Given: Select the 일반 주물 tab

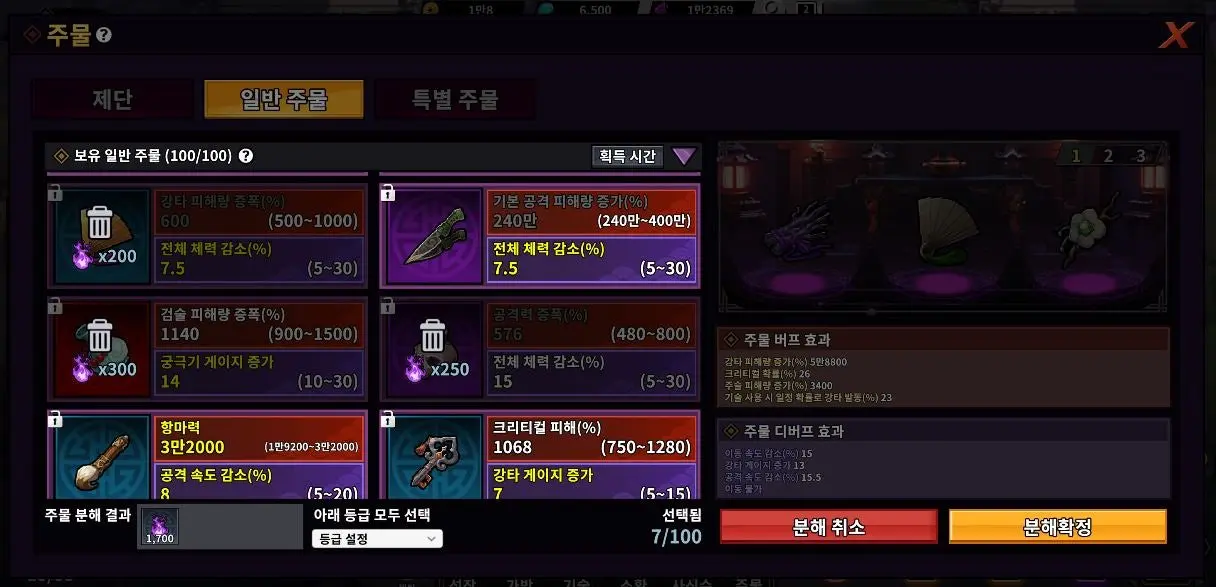Looking at the screenshot, I should pyautogui.click(x=284, y=100).
